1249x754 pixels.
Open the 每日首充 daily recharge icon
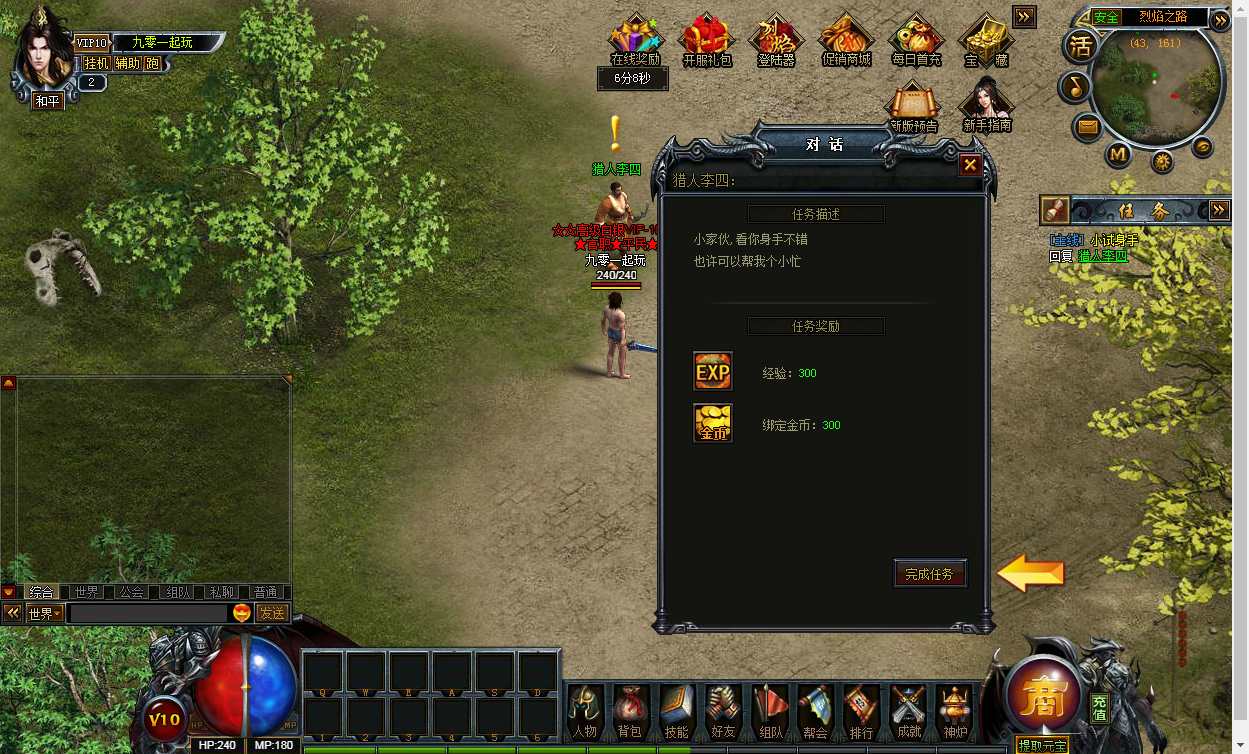pyautogui.click(x=916, y=40)
